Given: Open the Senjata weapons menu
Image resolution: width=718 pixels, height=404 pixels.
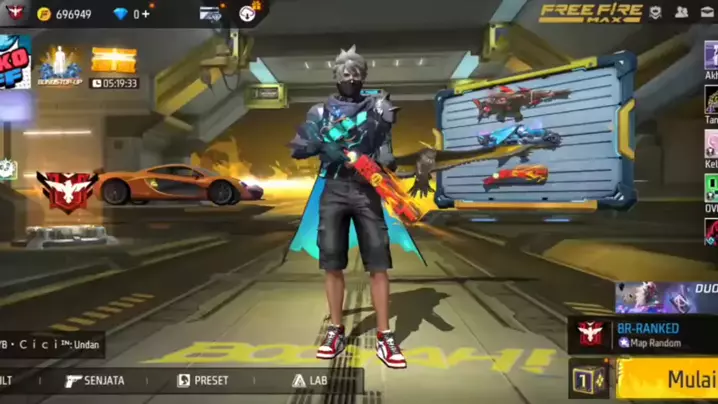Looking at the screenshot, I should pos(96,381).
